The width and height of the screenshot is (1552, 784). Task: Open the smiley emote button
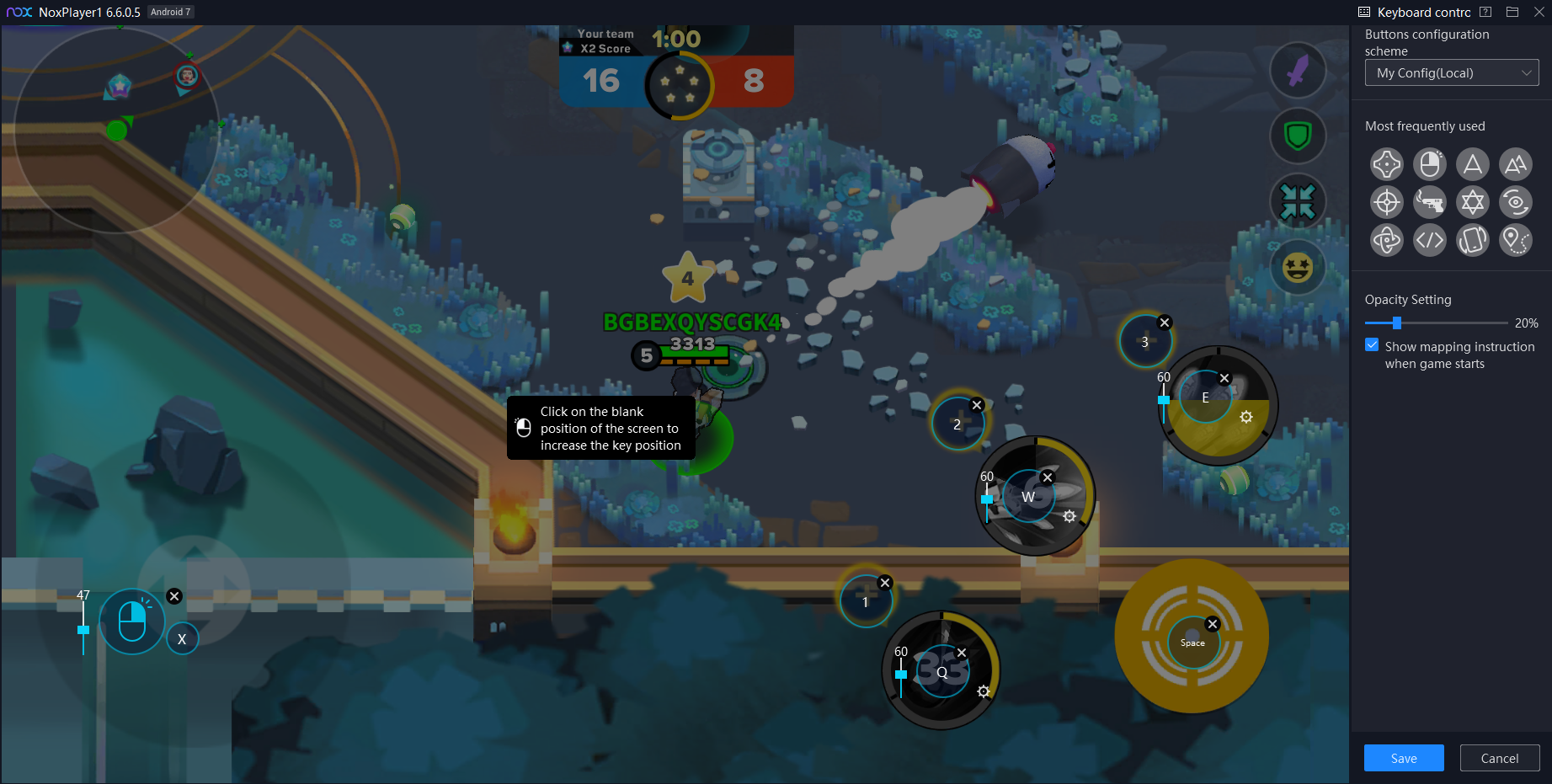click(1298, 268)
